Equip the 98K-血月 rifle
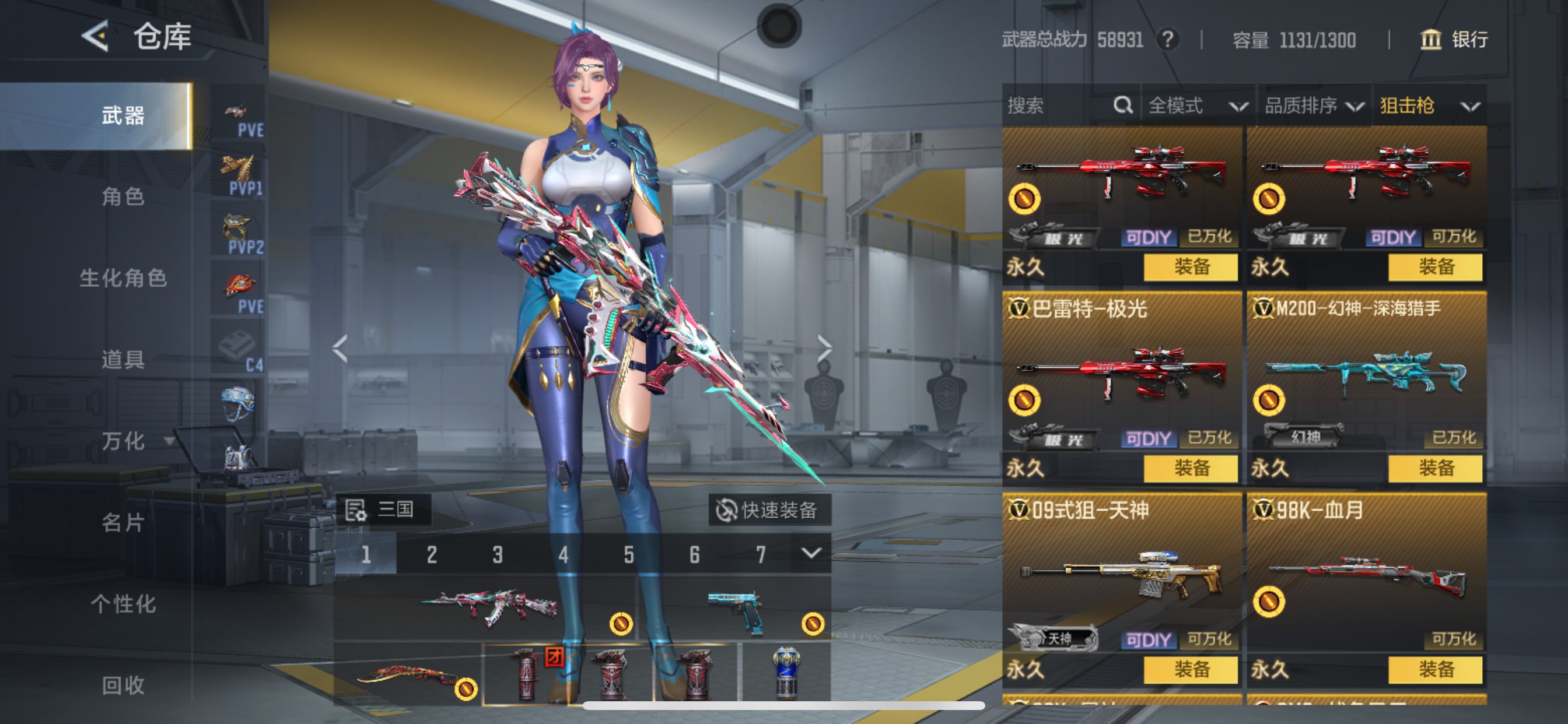The width and height of the screenshot is (1568, 724). pos(1436,670)
